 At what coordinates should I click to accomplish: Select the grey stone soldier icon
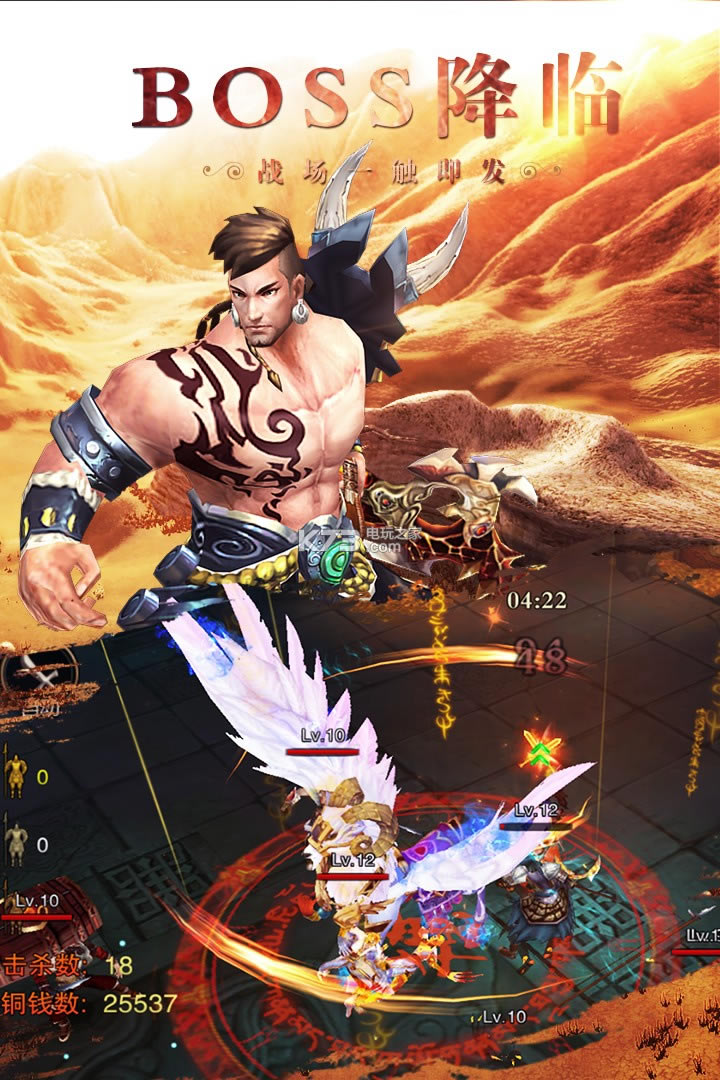tap(17, 842)
